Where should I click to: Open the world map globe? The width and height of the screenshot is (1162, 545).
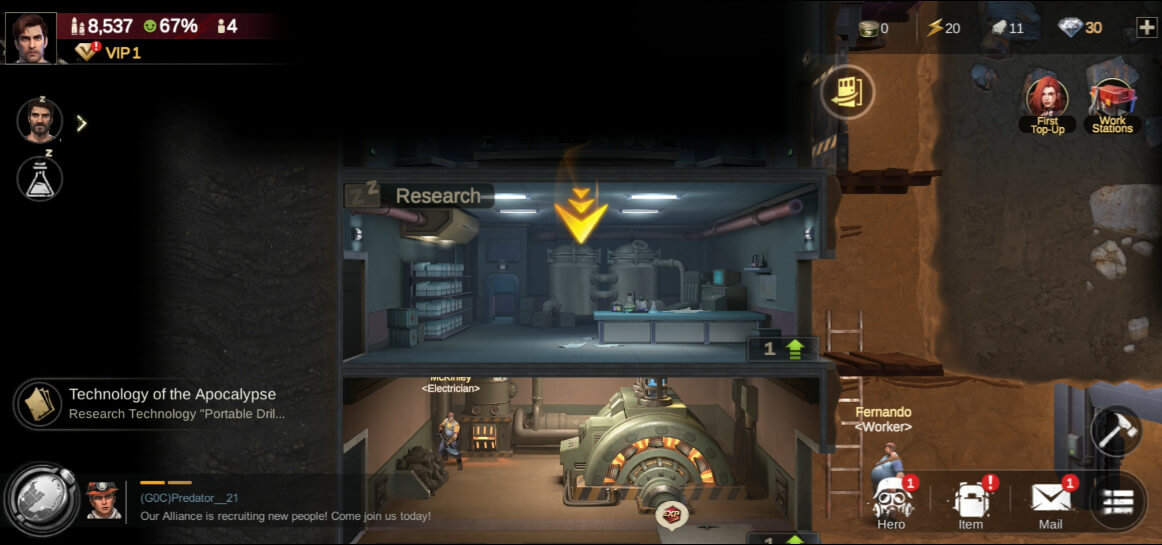pos(41,495)
